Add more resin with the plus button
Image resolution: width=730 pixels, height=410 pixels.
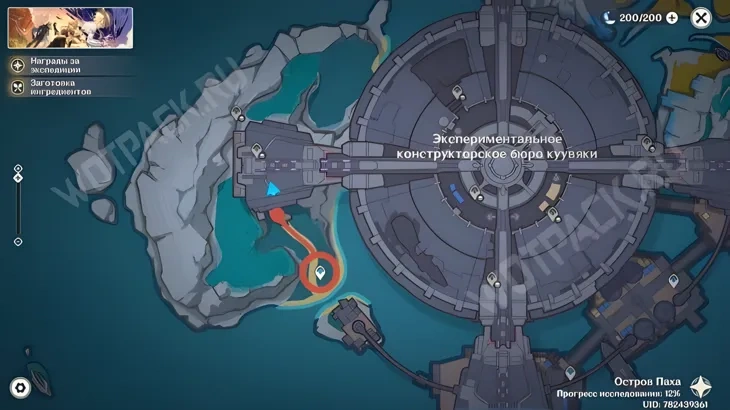pos(671,18)
